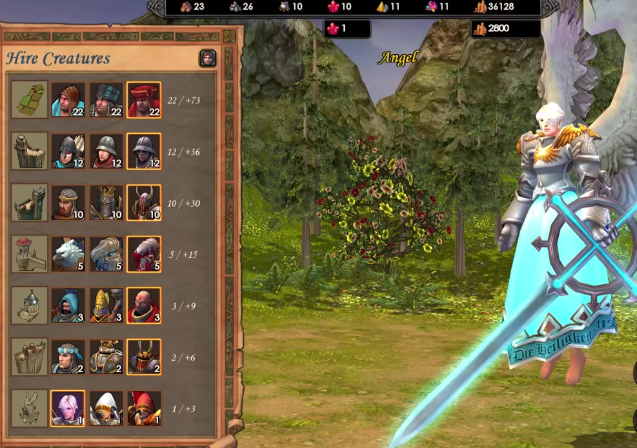The height and width of the screenshot is (448, 637).
Task: Choose the highlighted red griffin with 5
Action: (144, 254)
